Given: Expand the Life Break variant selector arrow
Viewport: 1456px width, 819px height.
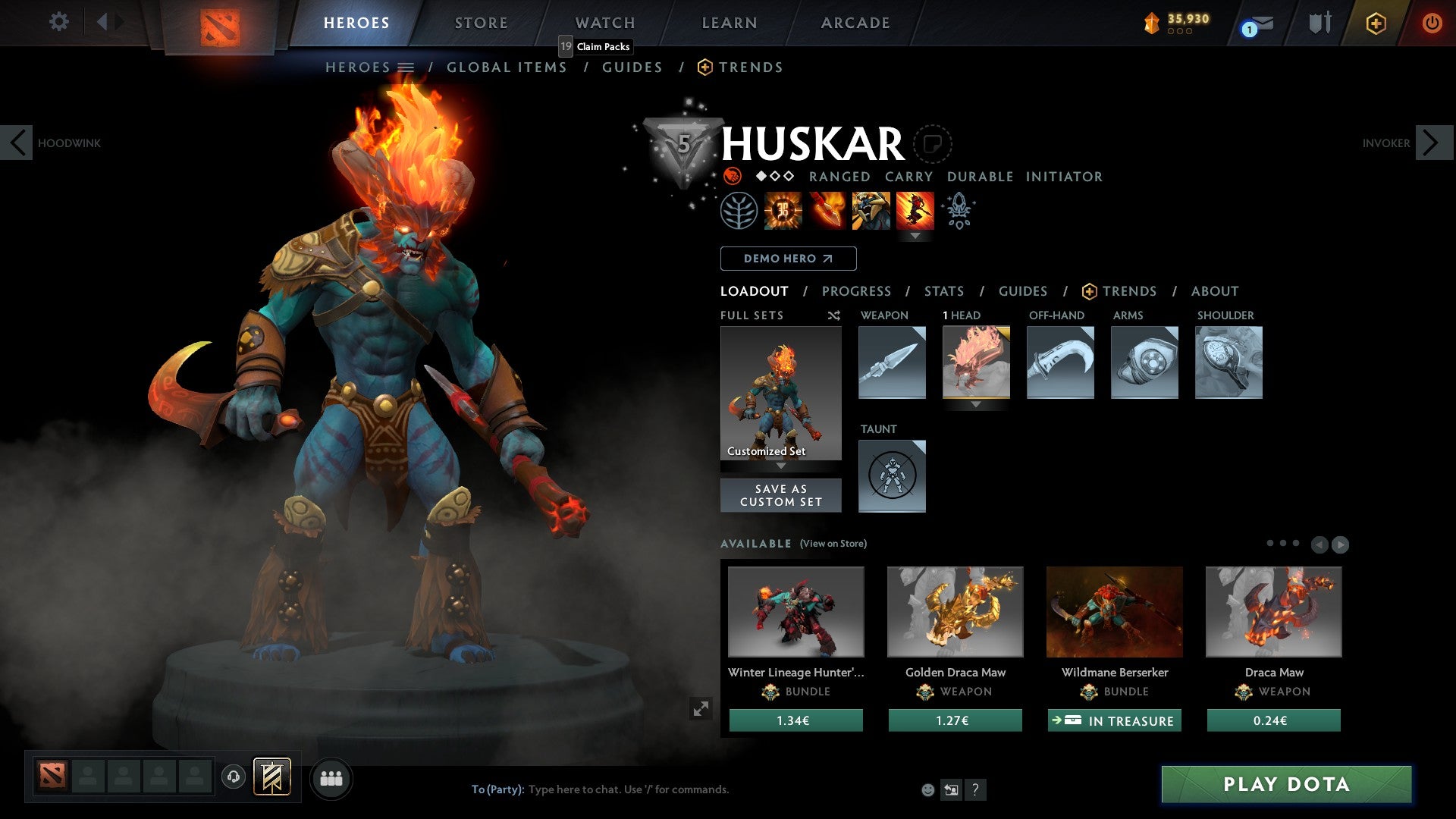Looking at the screenshot, I should (916, 235).
